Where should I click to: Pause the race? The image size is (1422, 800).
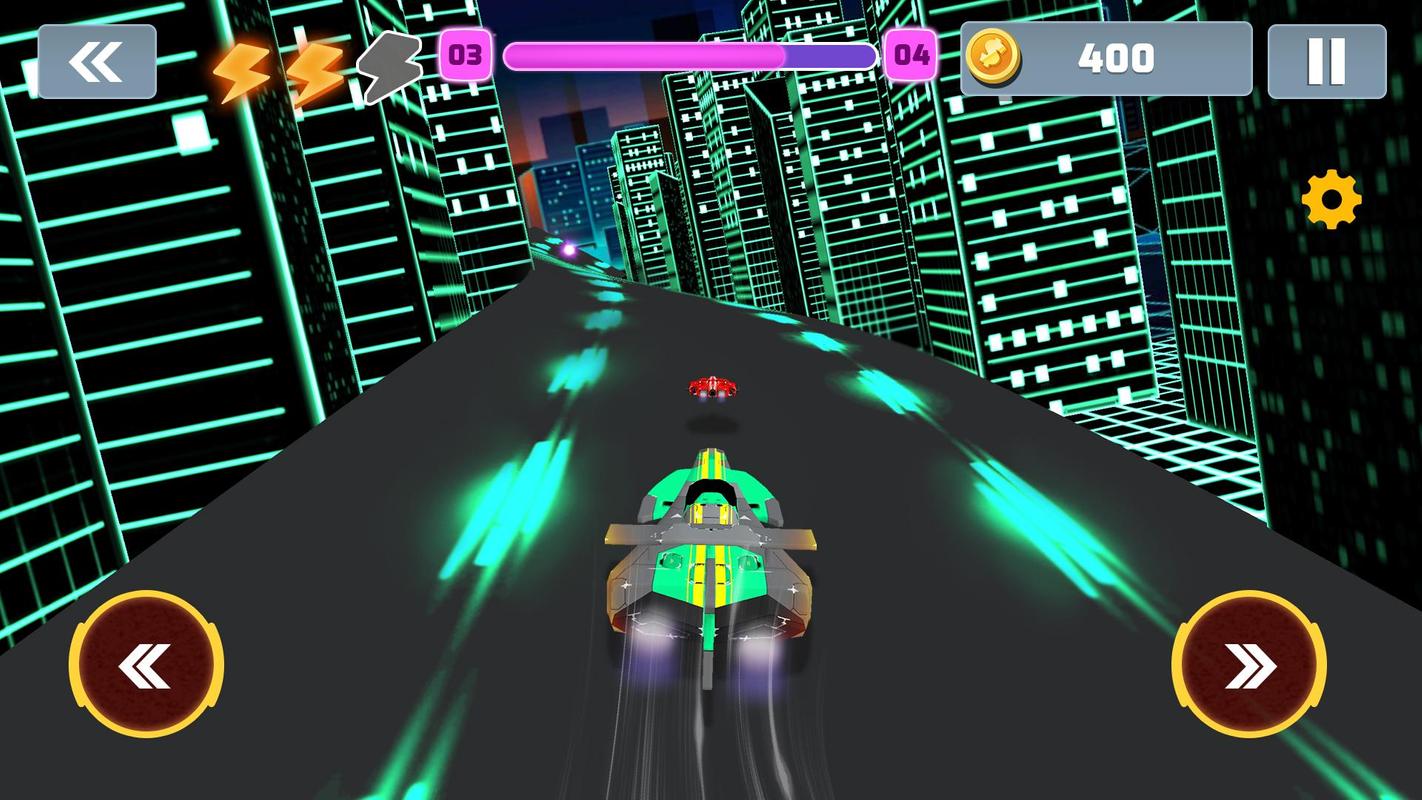click(1326, 62)
